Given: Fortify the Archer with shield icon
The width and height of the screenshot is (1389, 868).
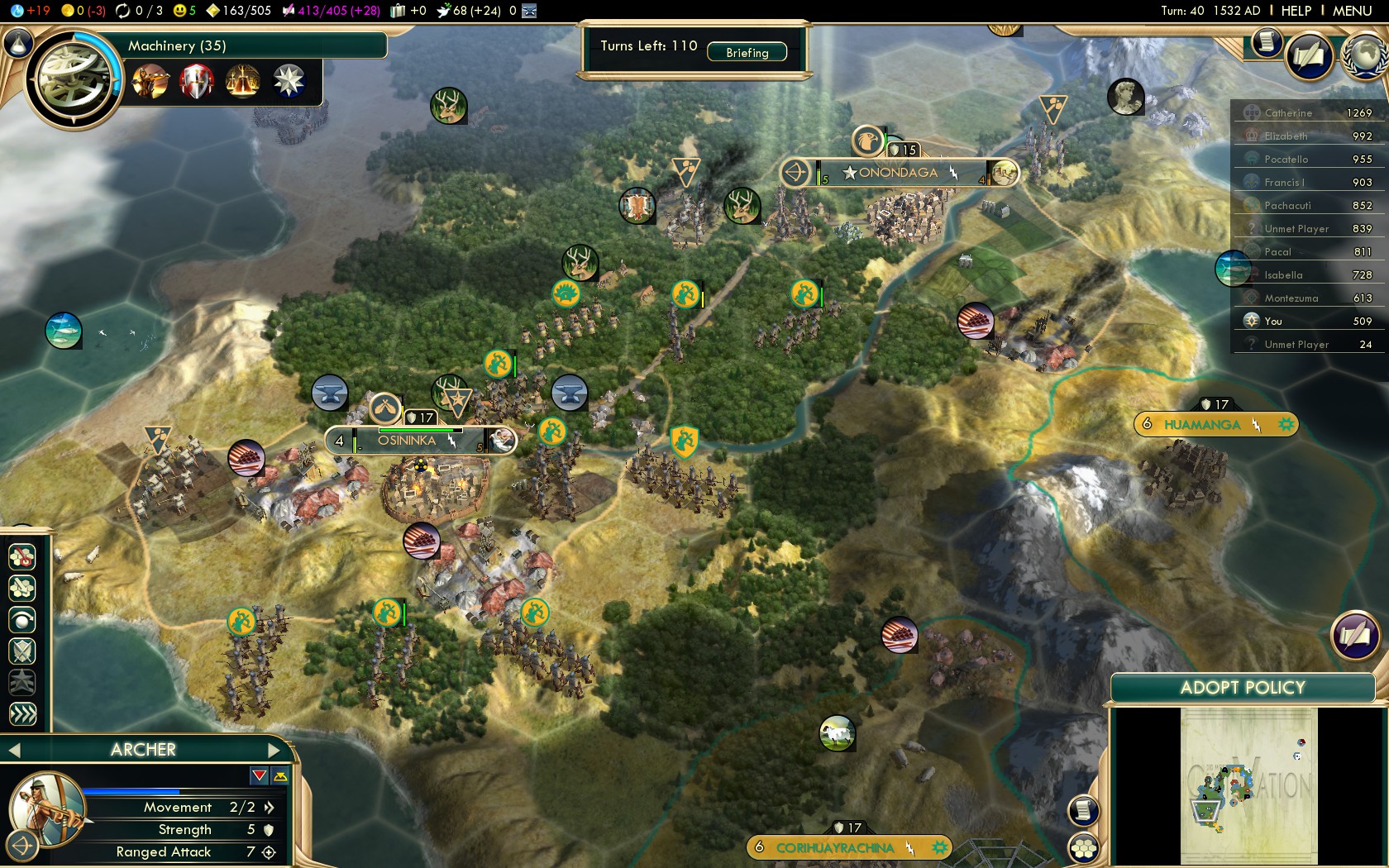Looking at the screenshot, I should point(22,650).
